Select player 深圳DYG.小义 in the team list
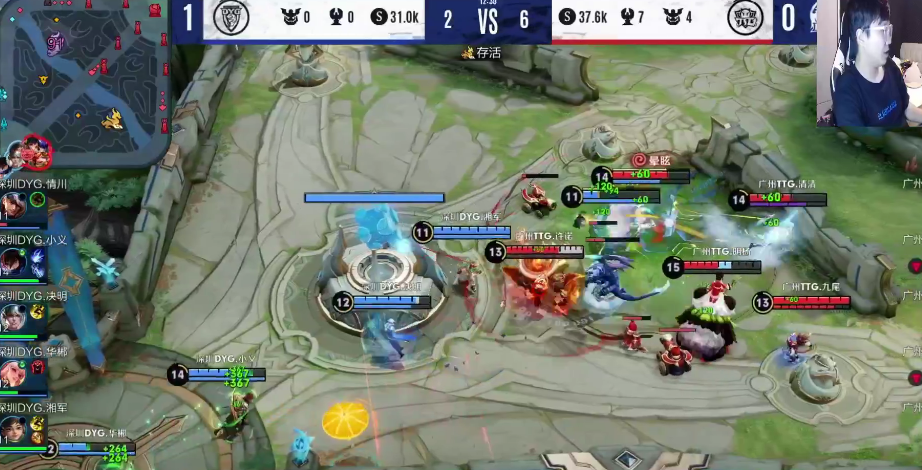Screen dimensions: 922x470 (x=13, y=261)
